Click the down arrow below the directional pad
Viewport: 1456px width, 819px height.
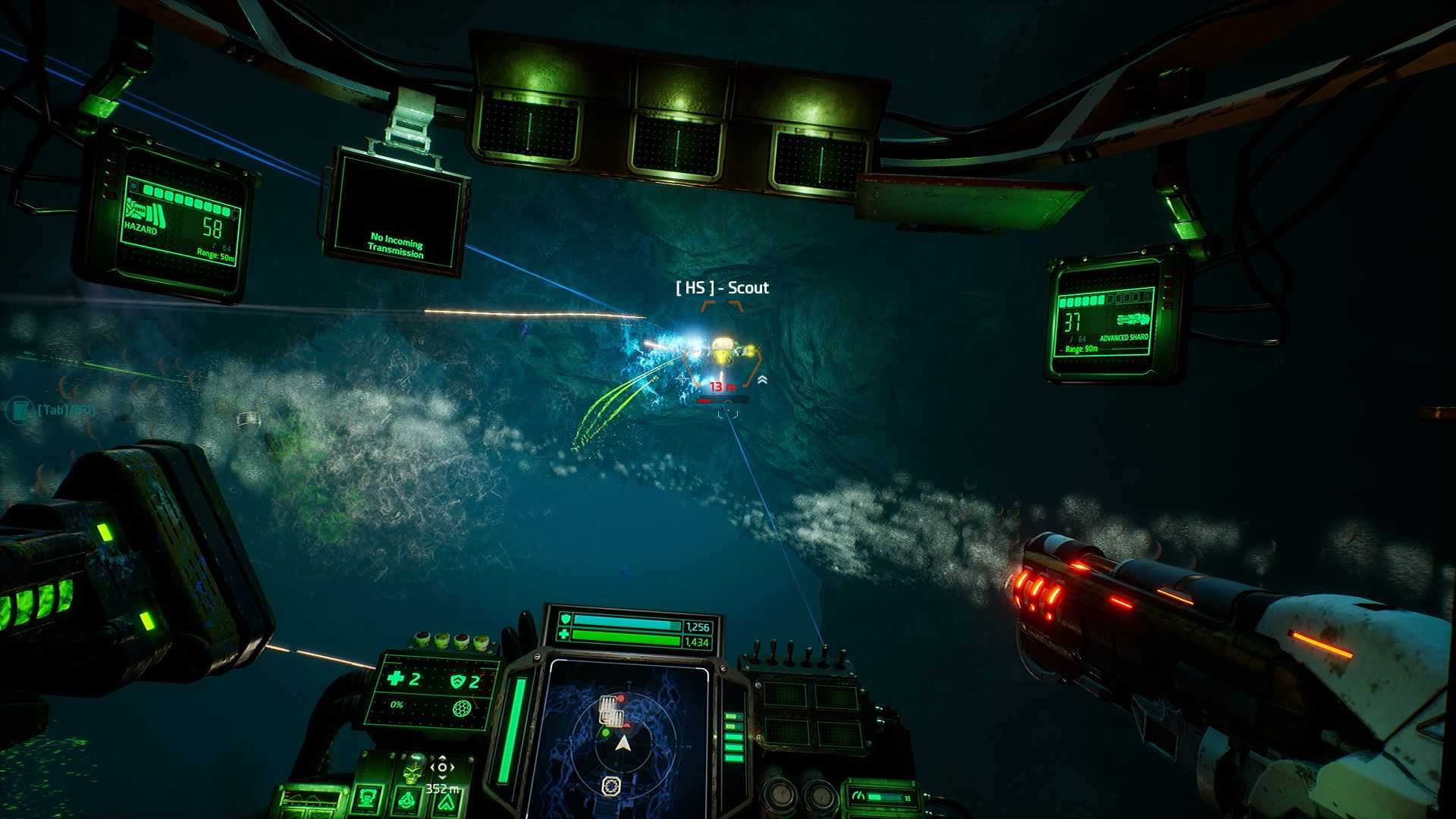[443, 779]
